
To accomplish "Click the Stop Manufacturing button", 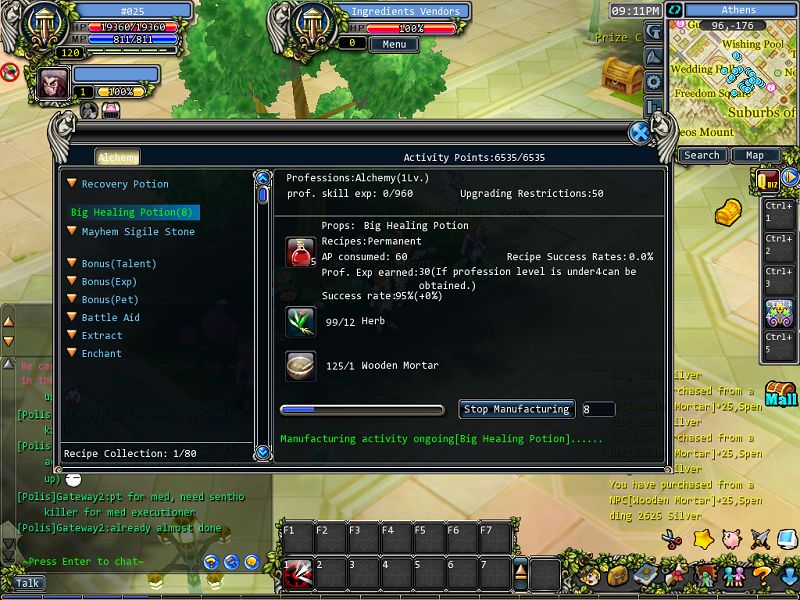I will click(x=517, y=409).
